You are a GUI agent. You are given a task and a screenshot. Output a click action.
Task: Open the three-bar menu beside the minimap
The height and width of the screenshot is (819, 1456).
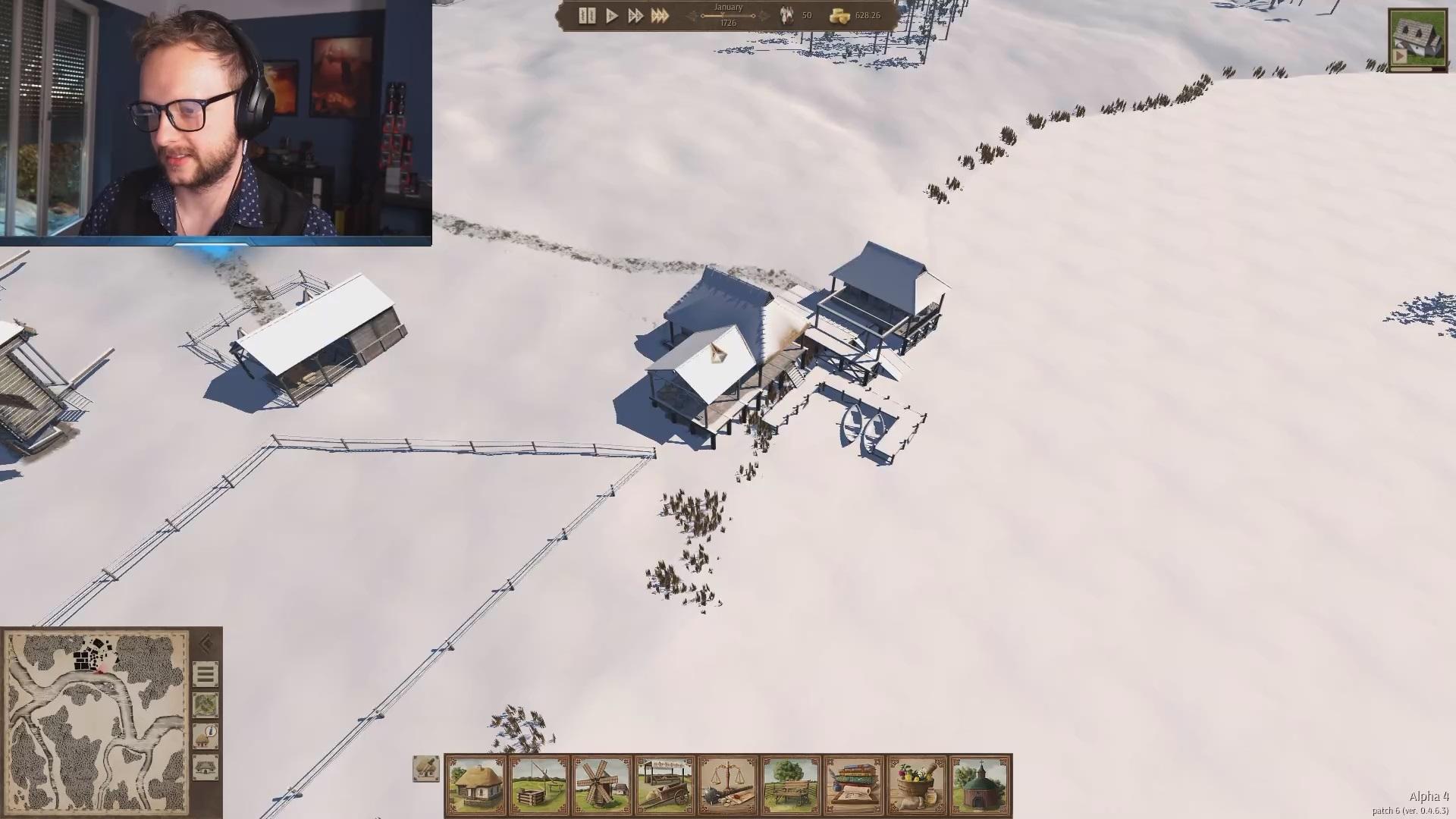(206, 674)
